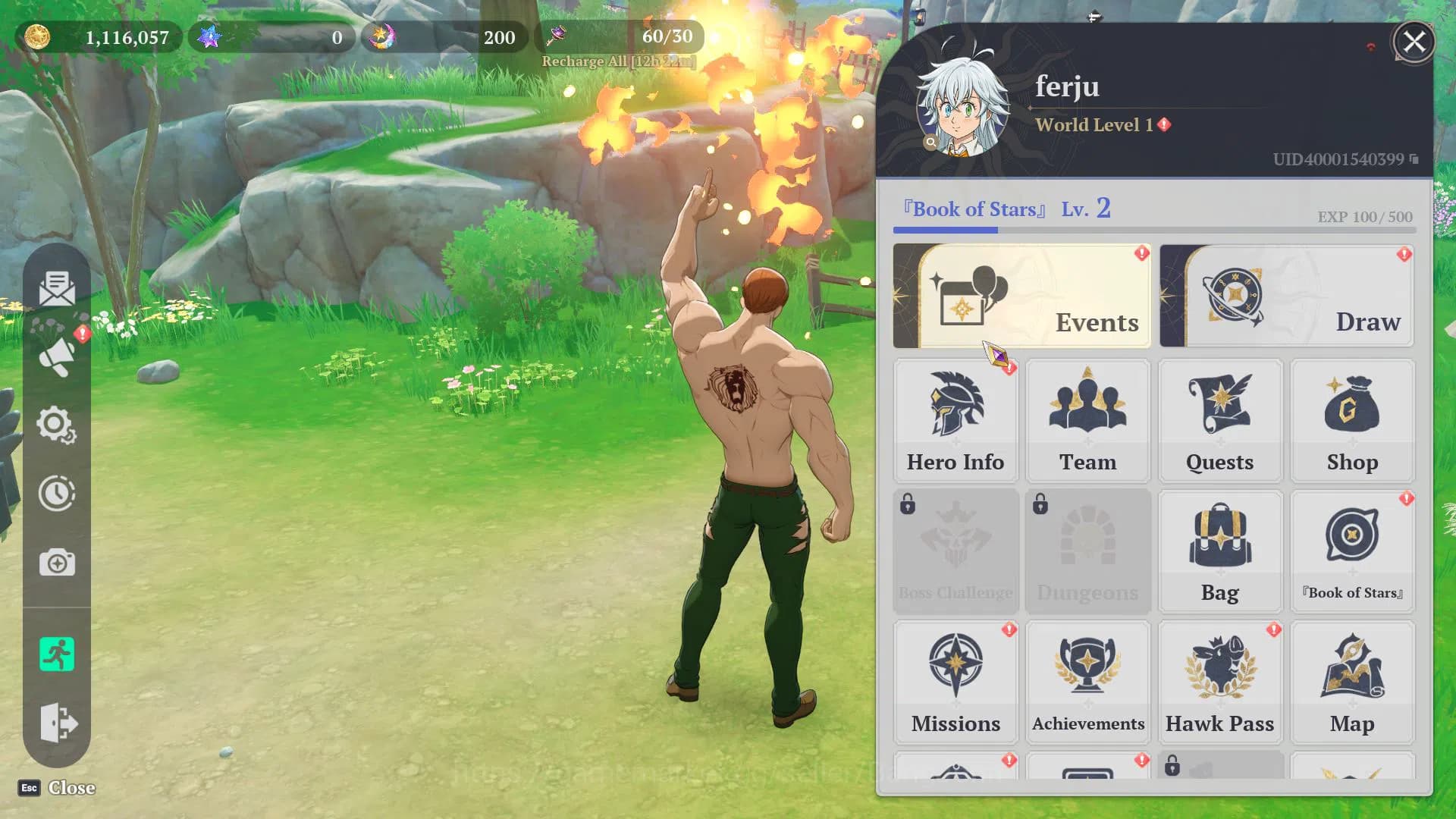The height and width of the screenshot is (819, 1456).
Task: Open the Book of Stars tile
Action: coord(1352,551)
